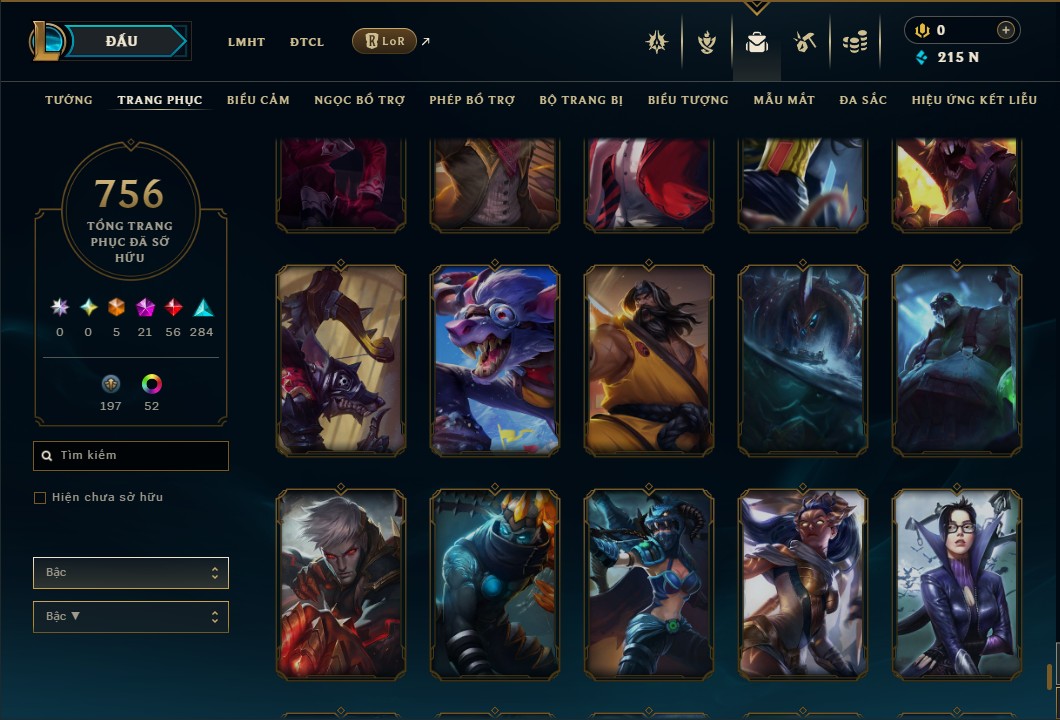Open the TƯỚNG champions tab
The height and width of the screenshot is (720, 1060).
coord(69,100)
